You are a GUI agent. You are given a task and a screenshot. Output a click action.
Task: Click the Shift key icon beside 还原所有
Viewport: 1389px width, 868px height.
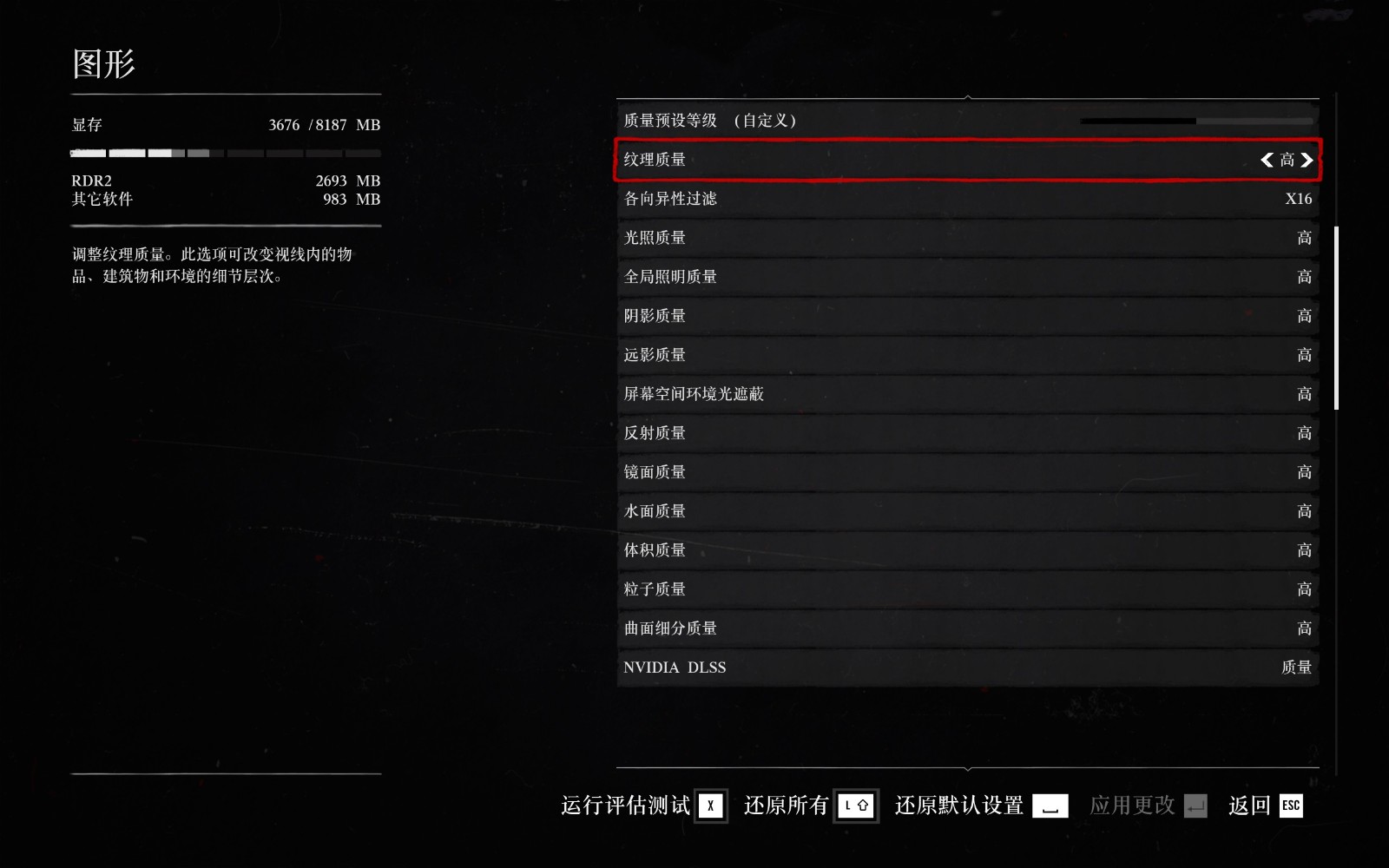point(856,806)
